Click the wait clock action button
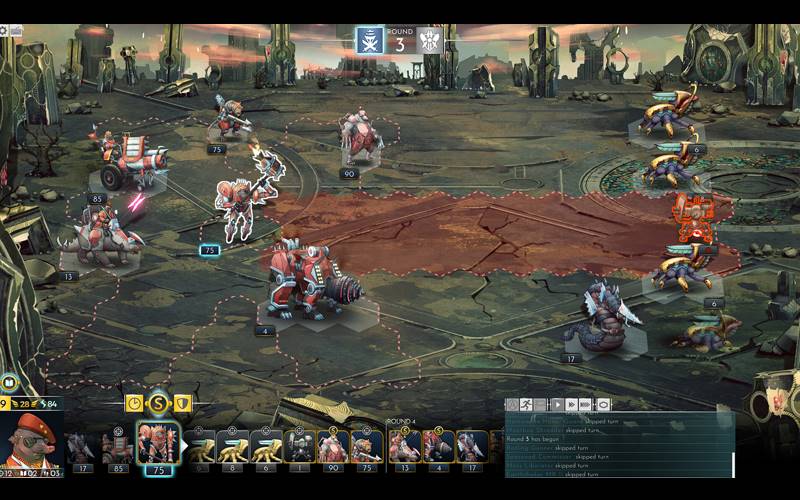The height and width of the screenshot is (500, 800). [134, 403]
